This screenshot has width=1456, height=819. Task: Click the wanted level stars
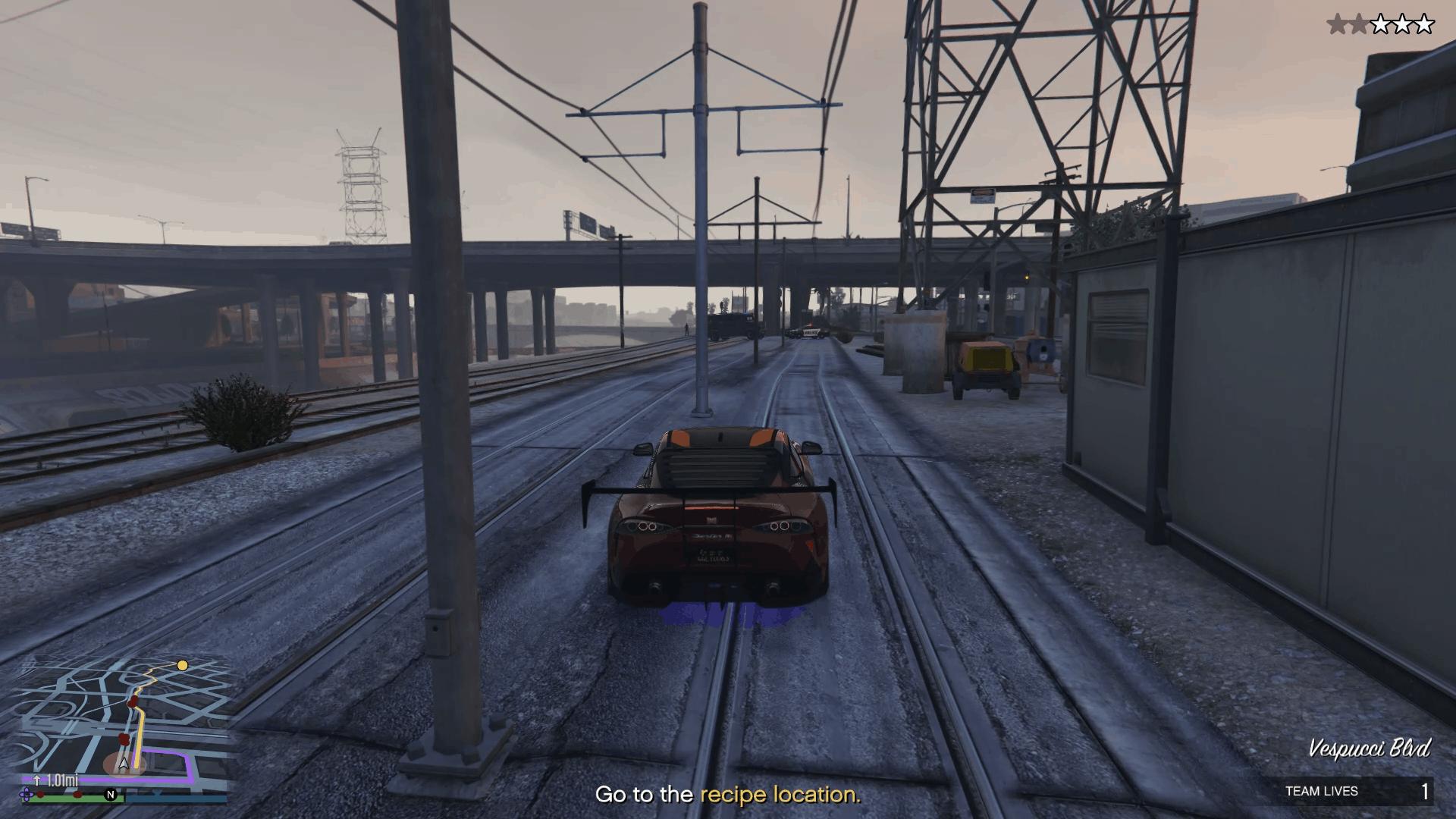point(1380,25)
